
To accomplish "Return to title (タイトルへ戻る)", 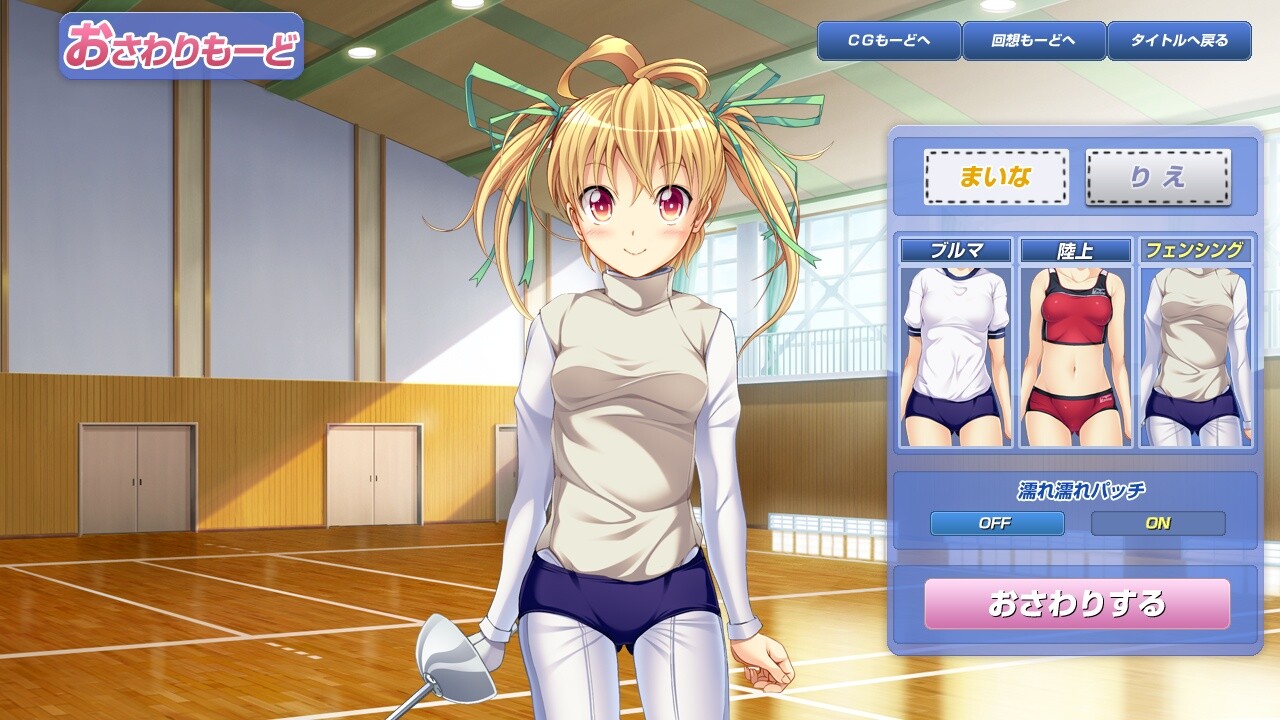I will pos(1180,41).
